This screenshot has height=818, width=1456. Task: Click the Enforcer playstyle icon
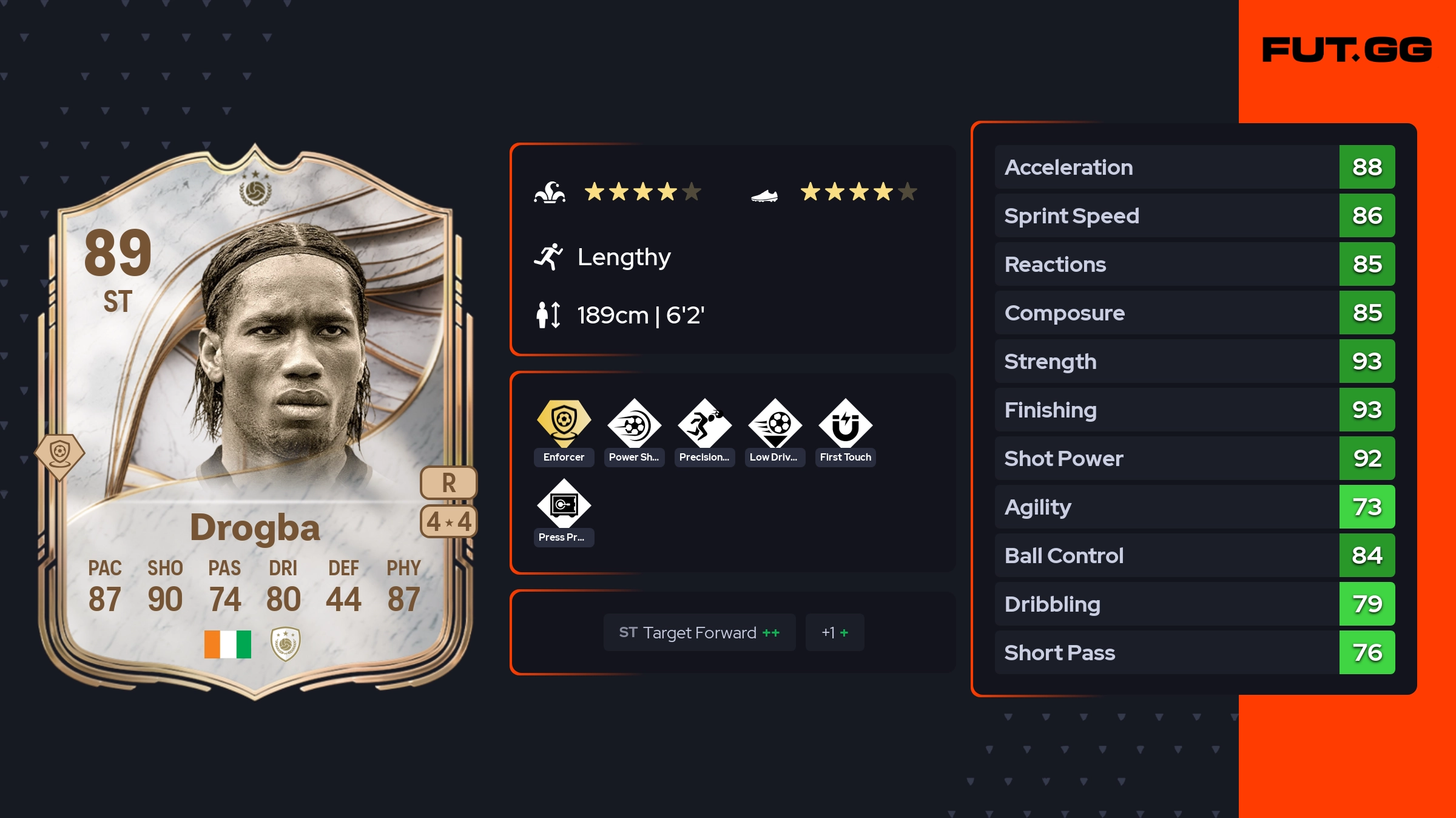564,424
